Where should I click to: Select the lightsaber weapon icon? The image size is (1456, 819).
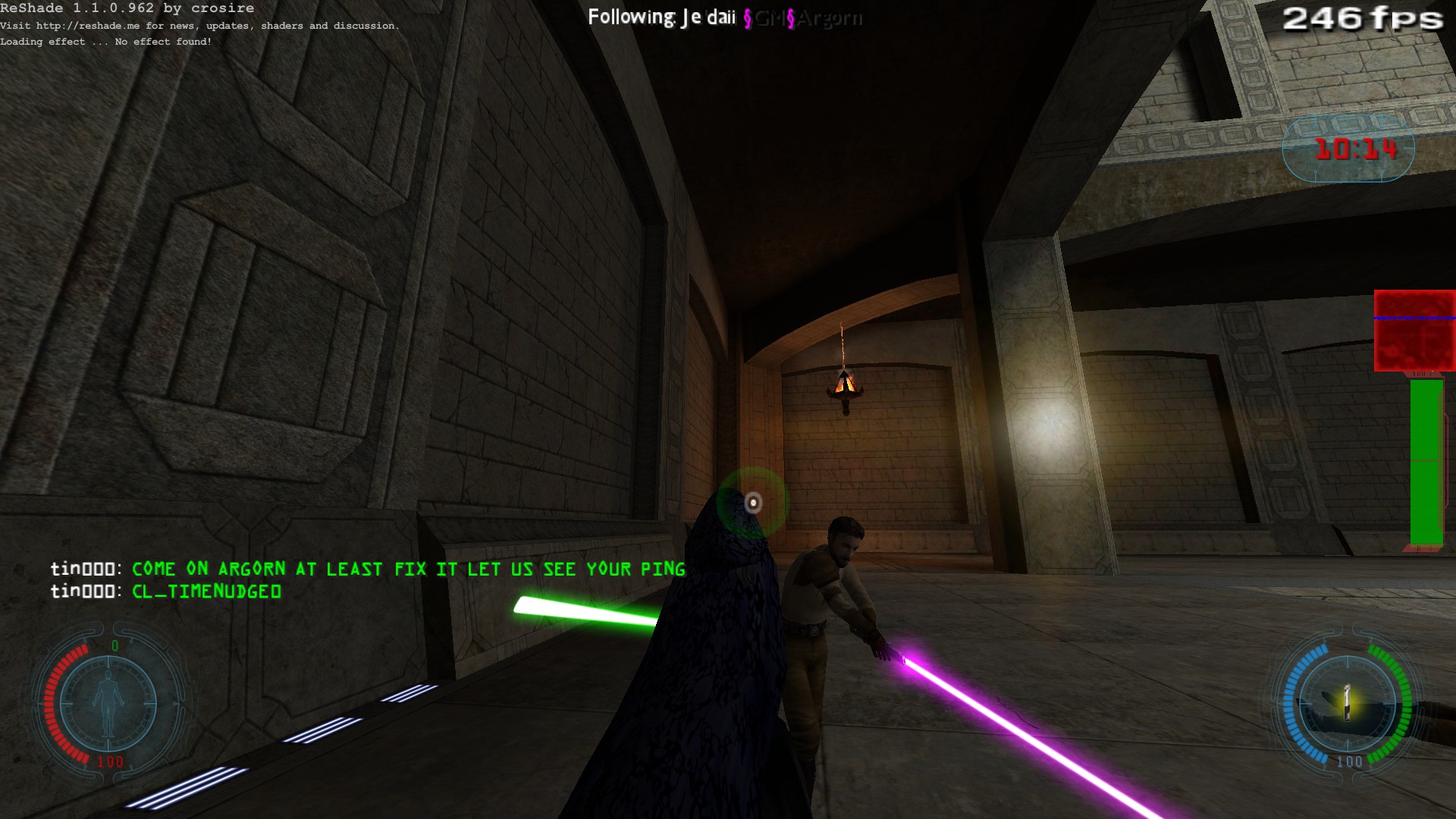click(1347, 703)
